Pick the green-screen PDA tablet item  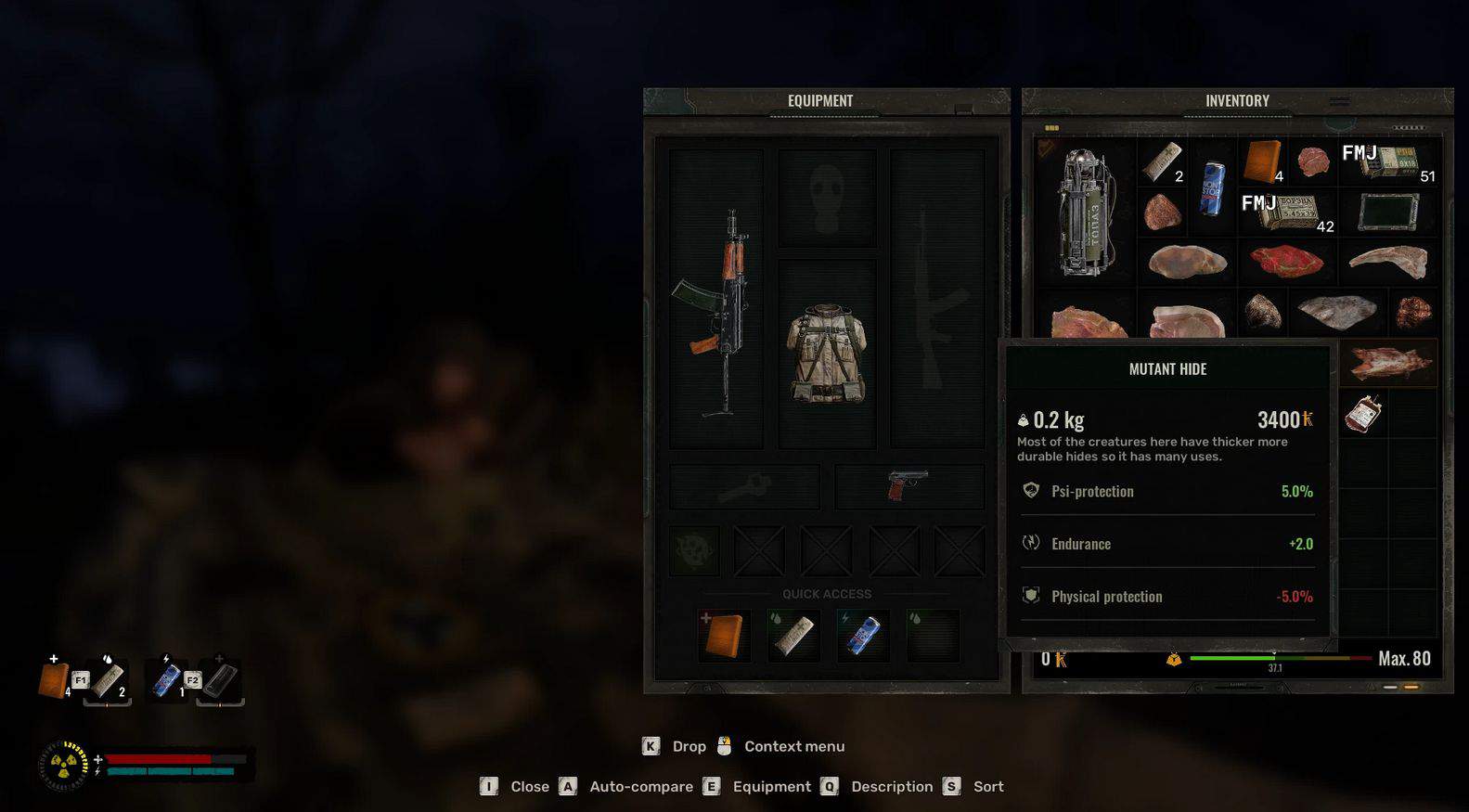point(1388,213)
